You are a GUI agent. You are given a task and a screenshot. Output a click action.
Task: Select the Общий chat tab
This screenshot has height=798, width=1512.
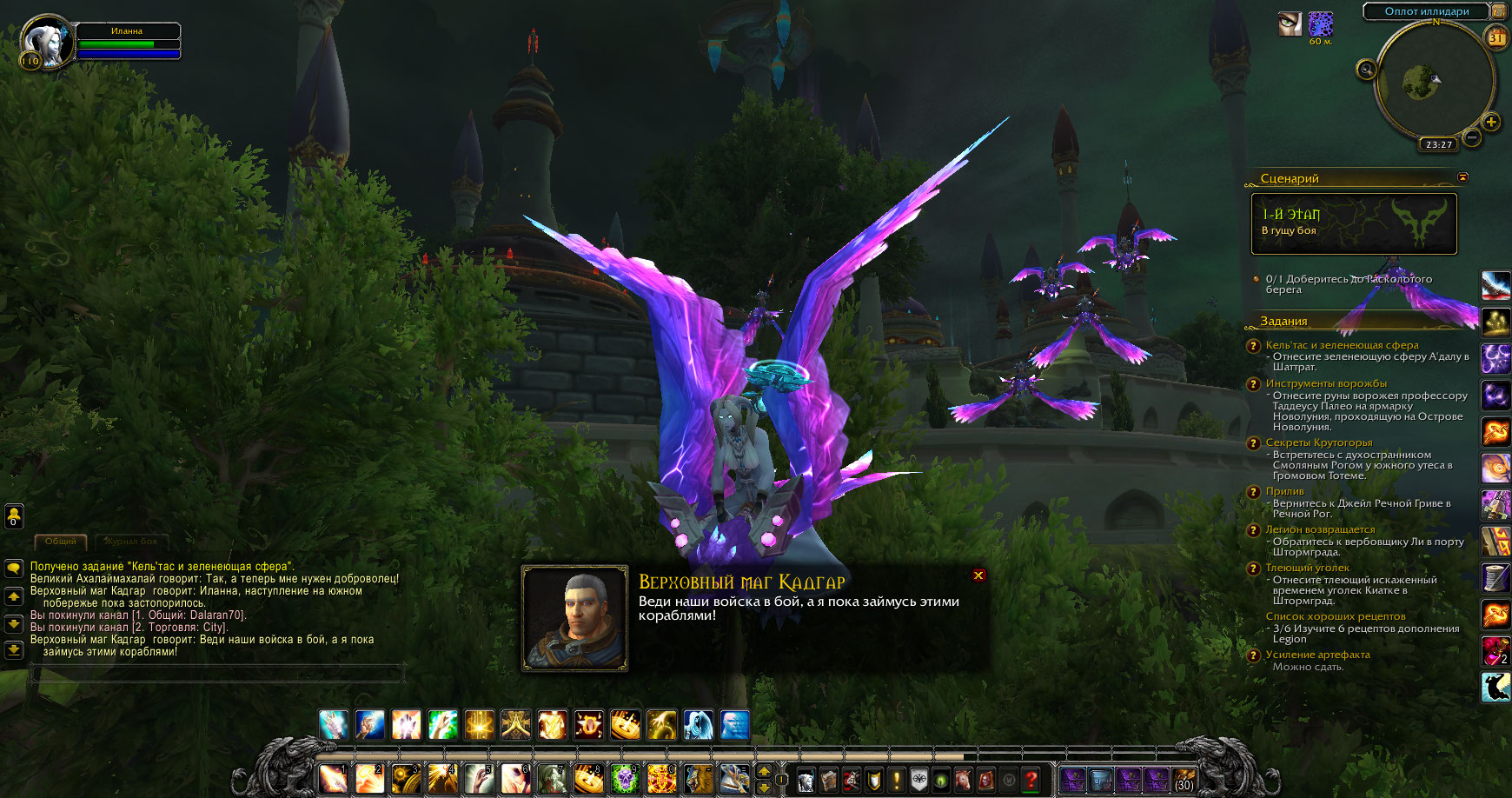click(61, 542)
